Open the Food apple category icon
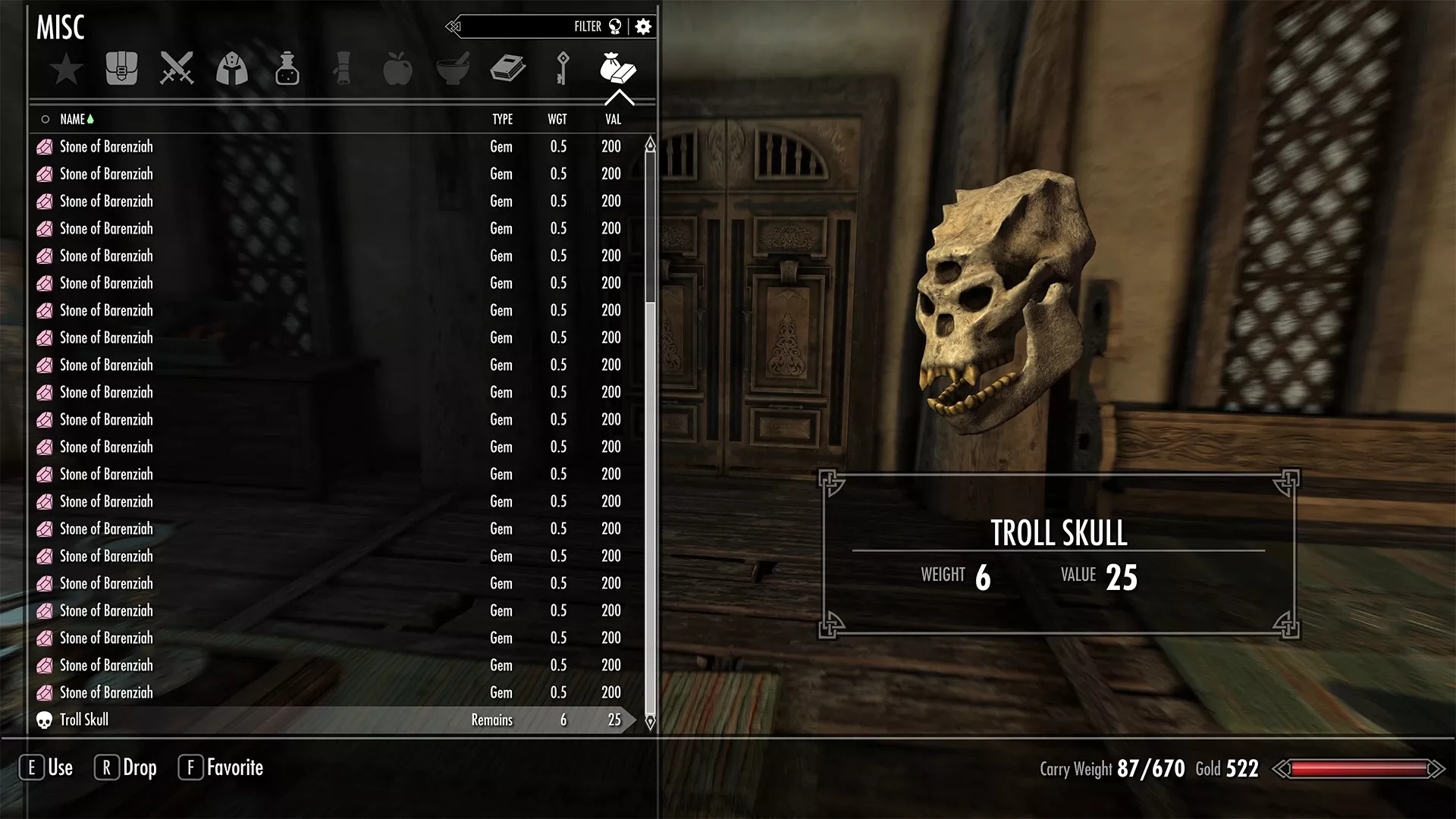The width and height of the screenshot is (1456, 819). (397, 68)
